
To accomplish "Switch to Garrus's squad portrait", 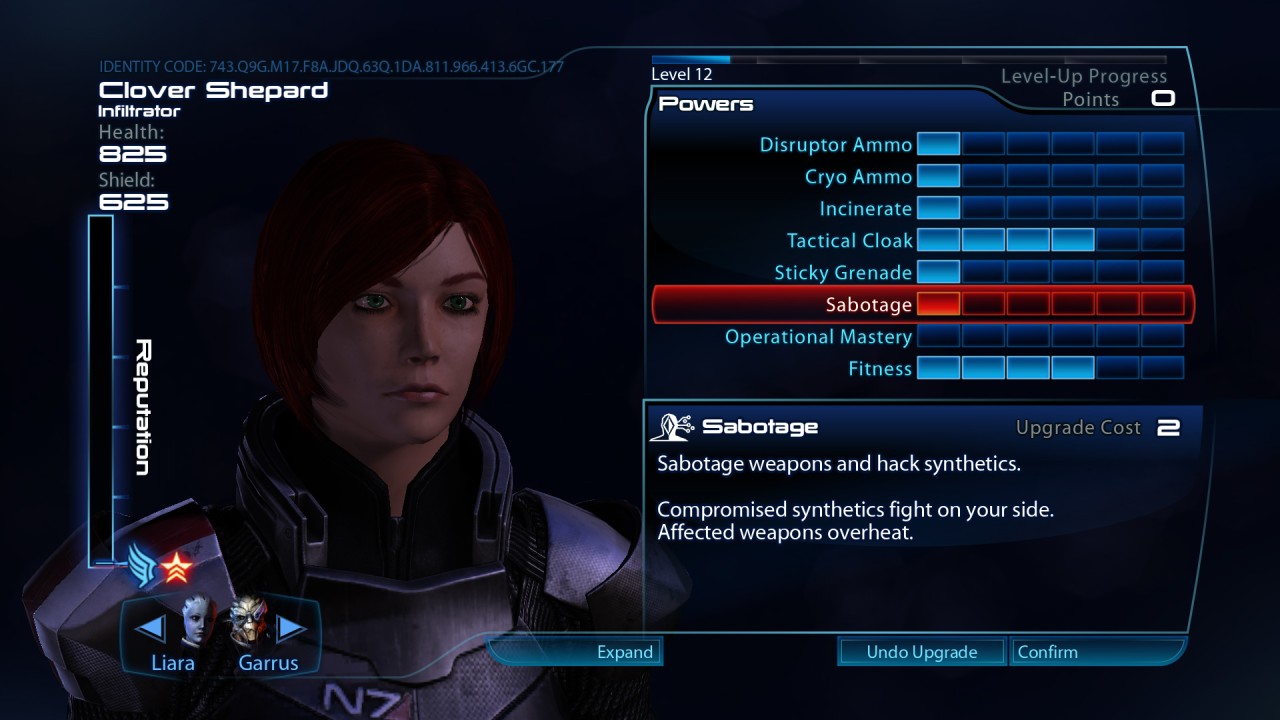I will (x=248, y=625).
